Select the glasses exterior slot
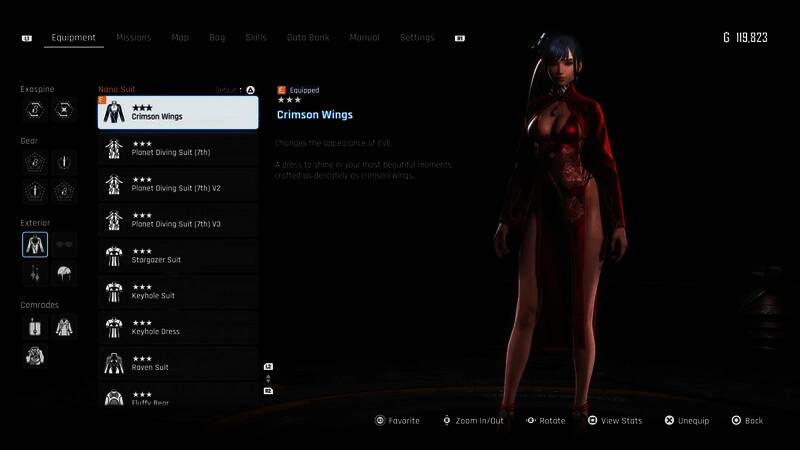 coord(64,244)
